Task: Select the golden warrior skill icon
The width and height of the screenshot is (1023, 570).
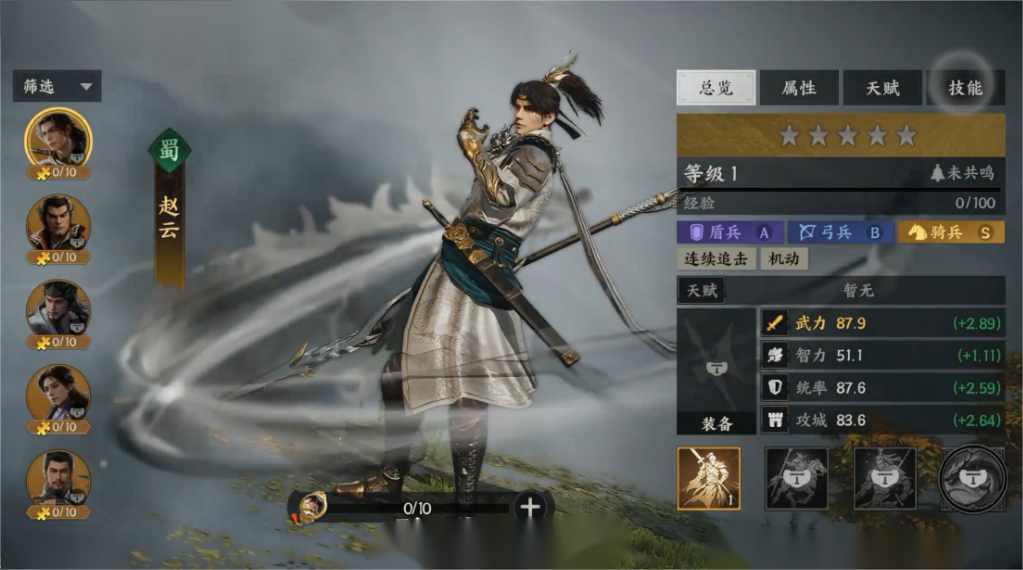Action: tap(709, 479)
